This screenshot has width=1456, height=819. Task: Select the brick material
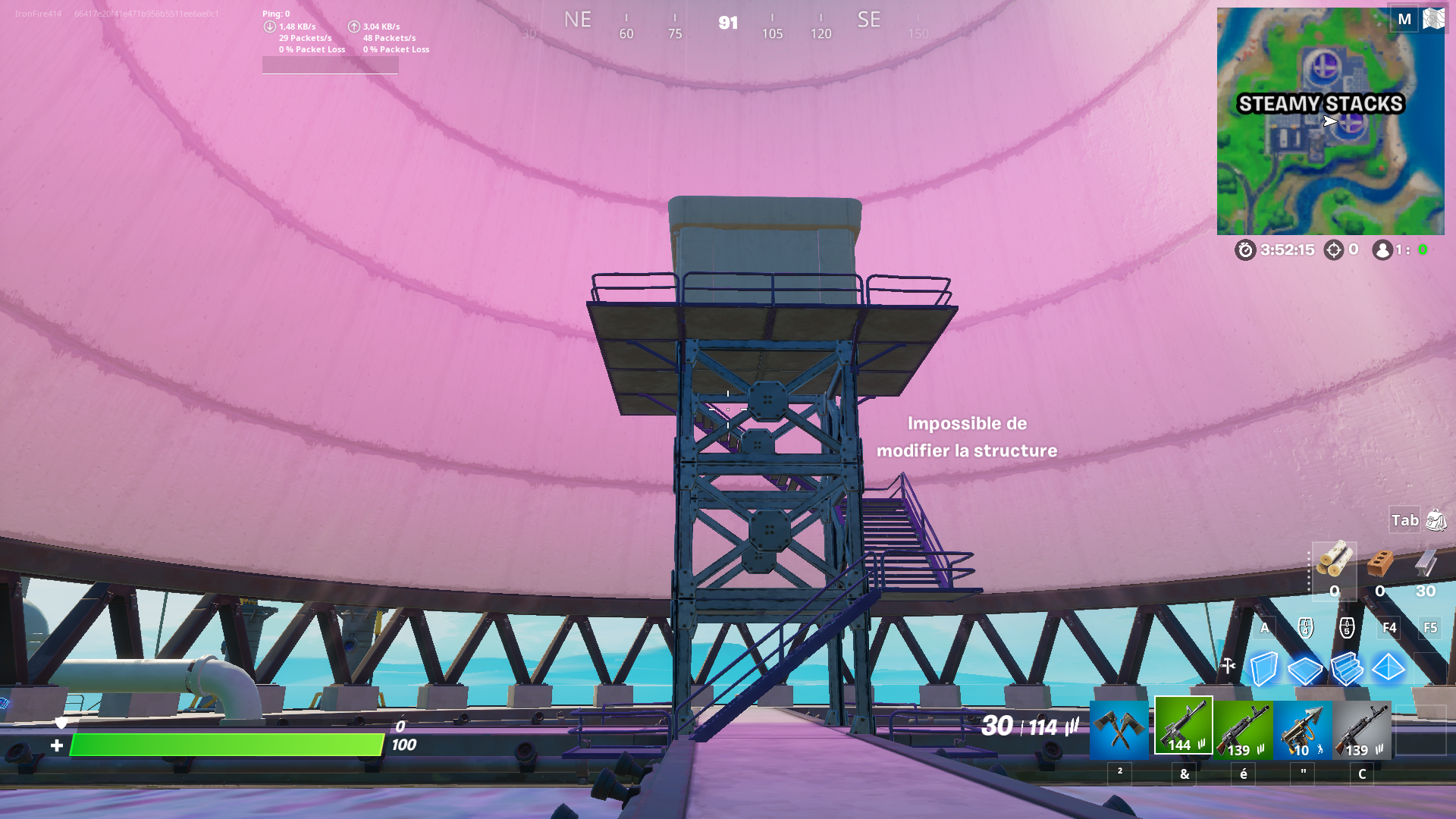(1377, 563)
